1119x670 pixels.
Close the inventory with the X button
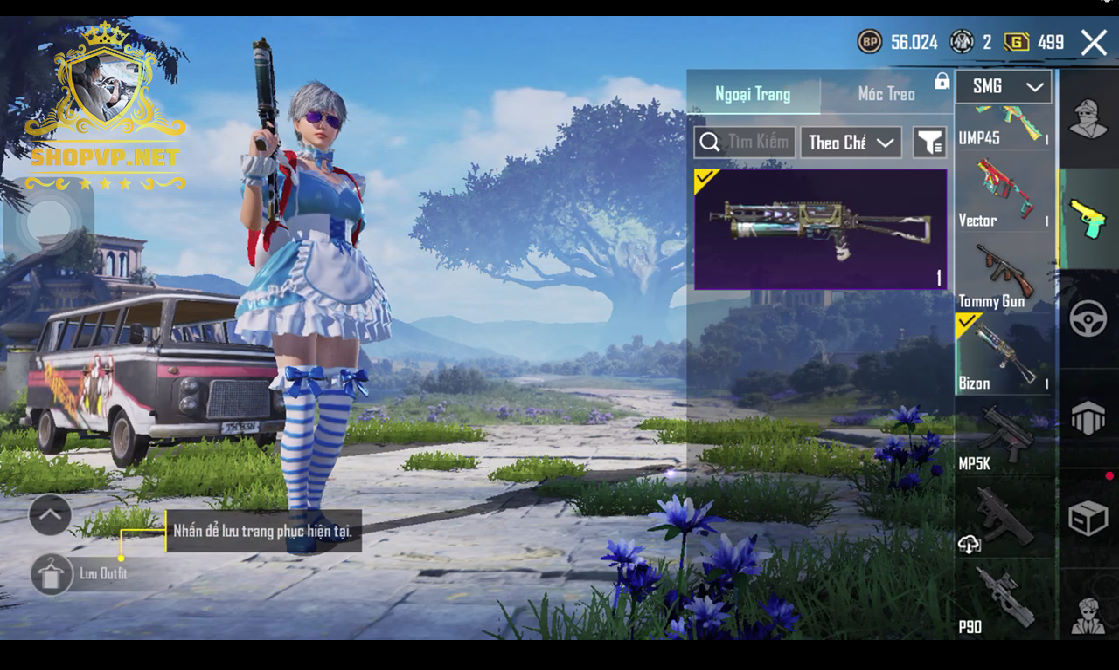tap(1093, 42)
